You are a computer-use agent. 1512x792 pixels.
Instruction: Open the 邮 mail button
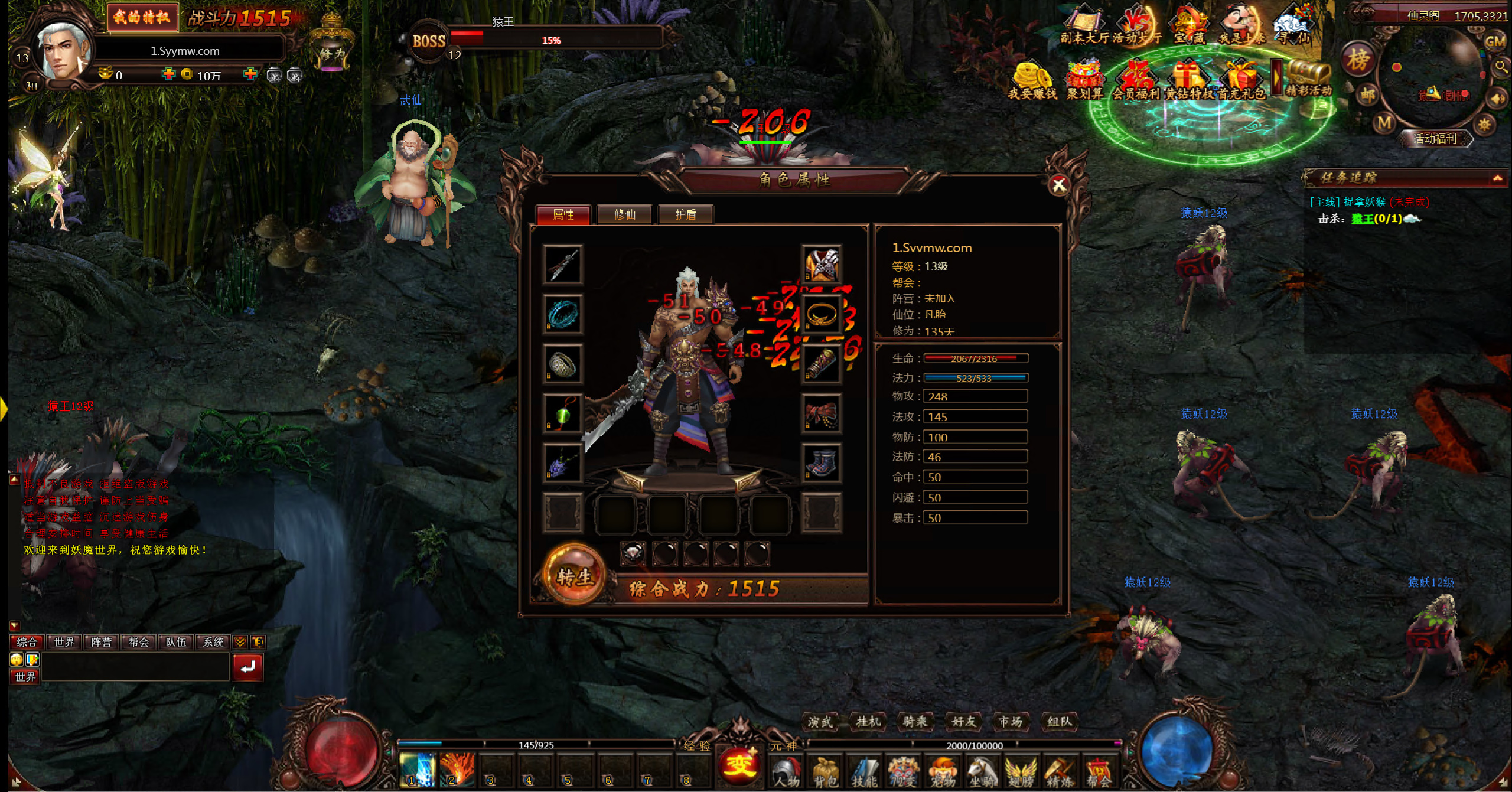[1367, 94]
